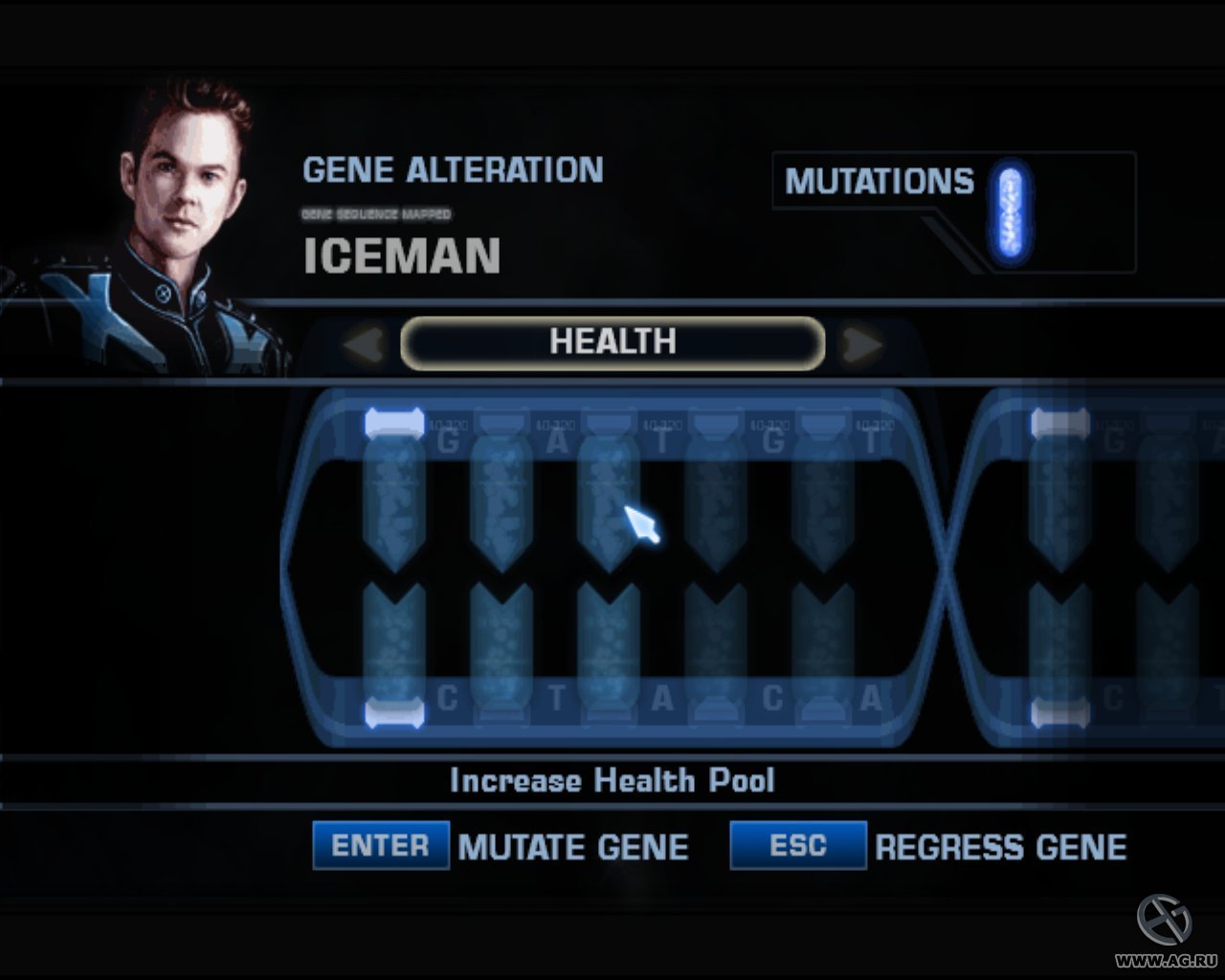
Task: Click the GENE ALTERATION title
Action: (452, 169)
